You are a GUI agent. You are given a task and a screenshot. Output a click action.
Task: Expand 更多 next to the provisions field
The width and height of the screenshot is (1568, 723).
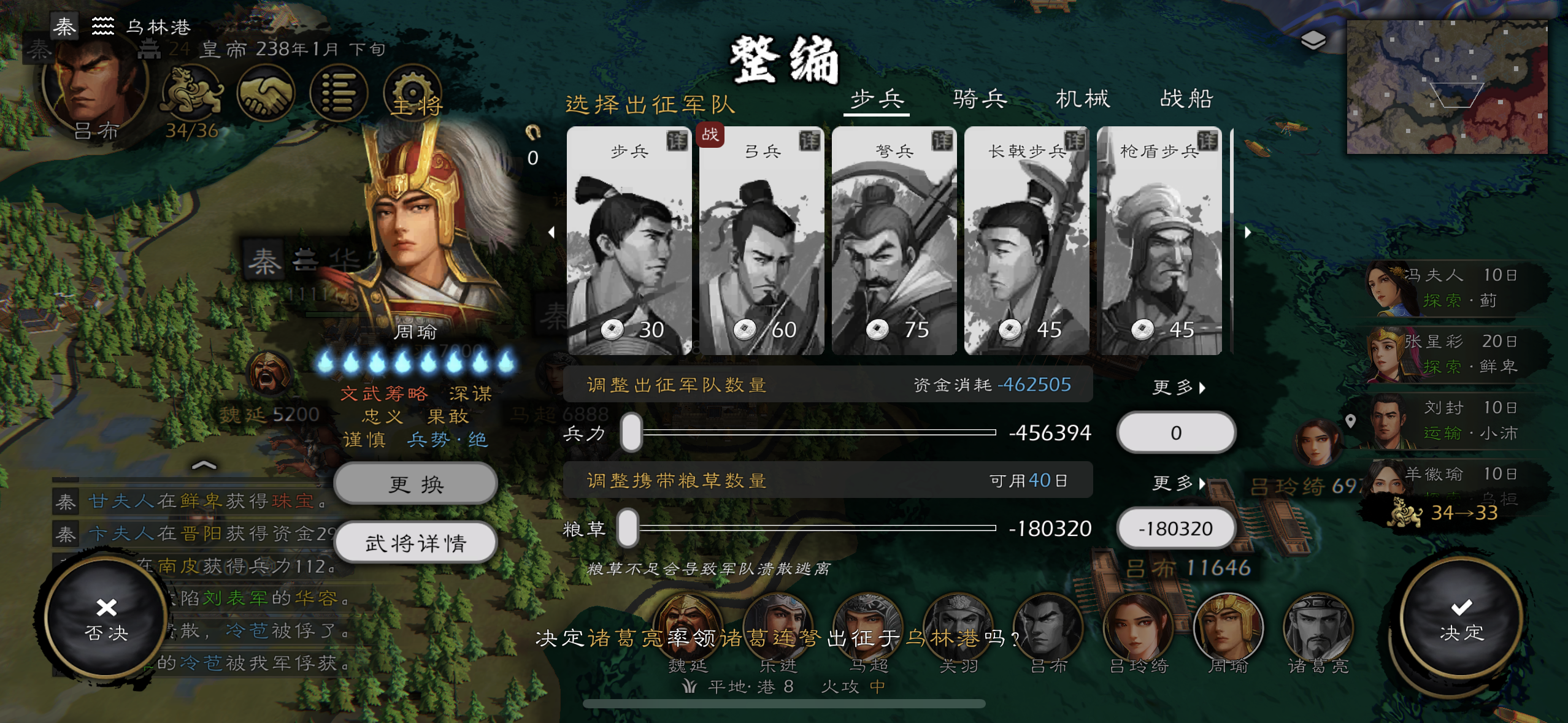pos(1178,484)
